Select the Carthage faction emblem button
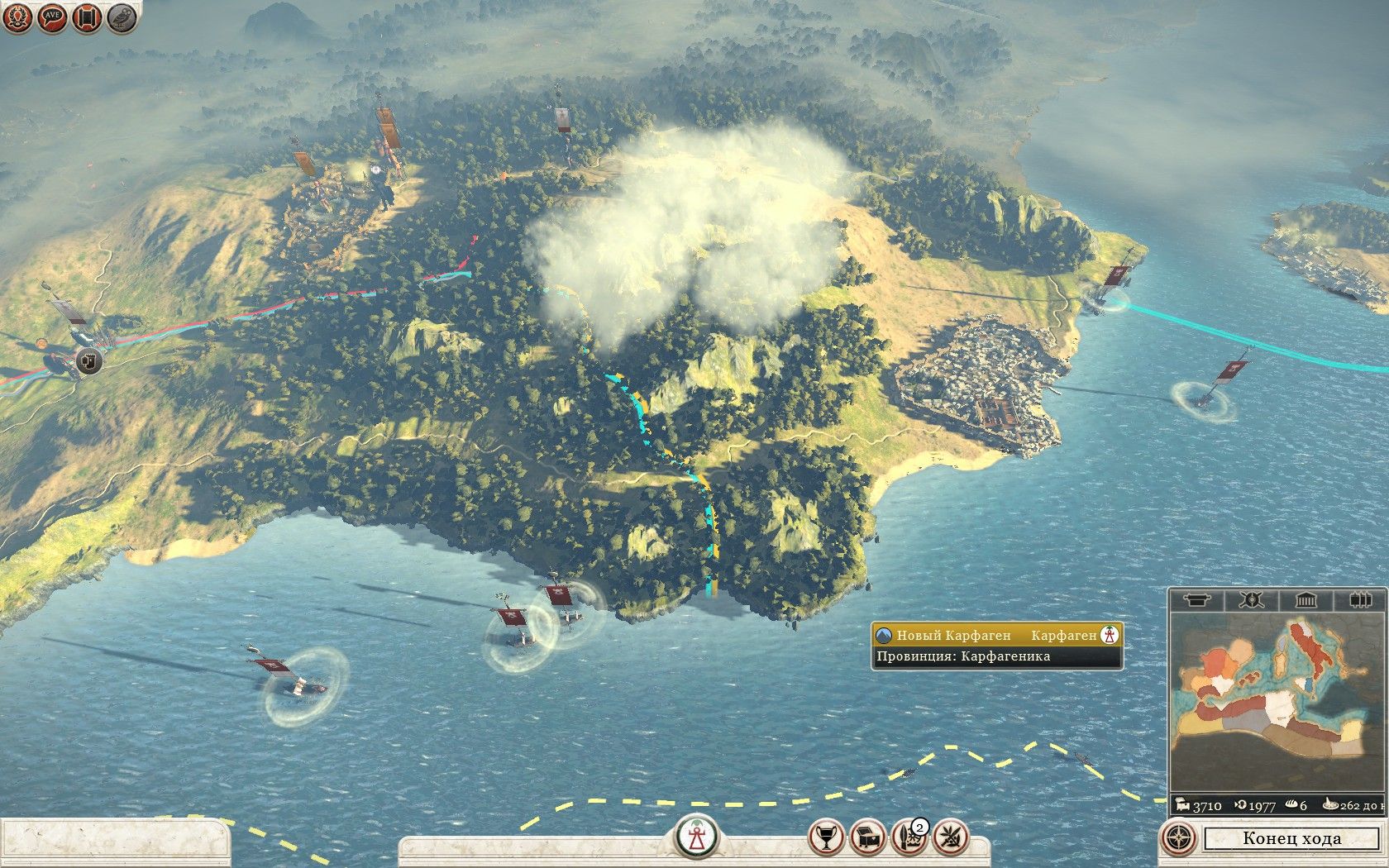Image resolution: width=1389 pixels, height=868 pixels. coord(696,837)
